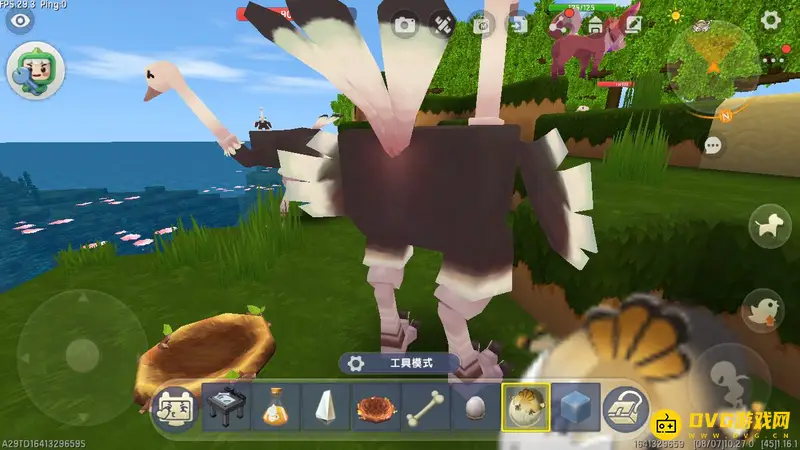Tap the bird mount action button

coord(763,308)
